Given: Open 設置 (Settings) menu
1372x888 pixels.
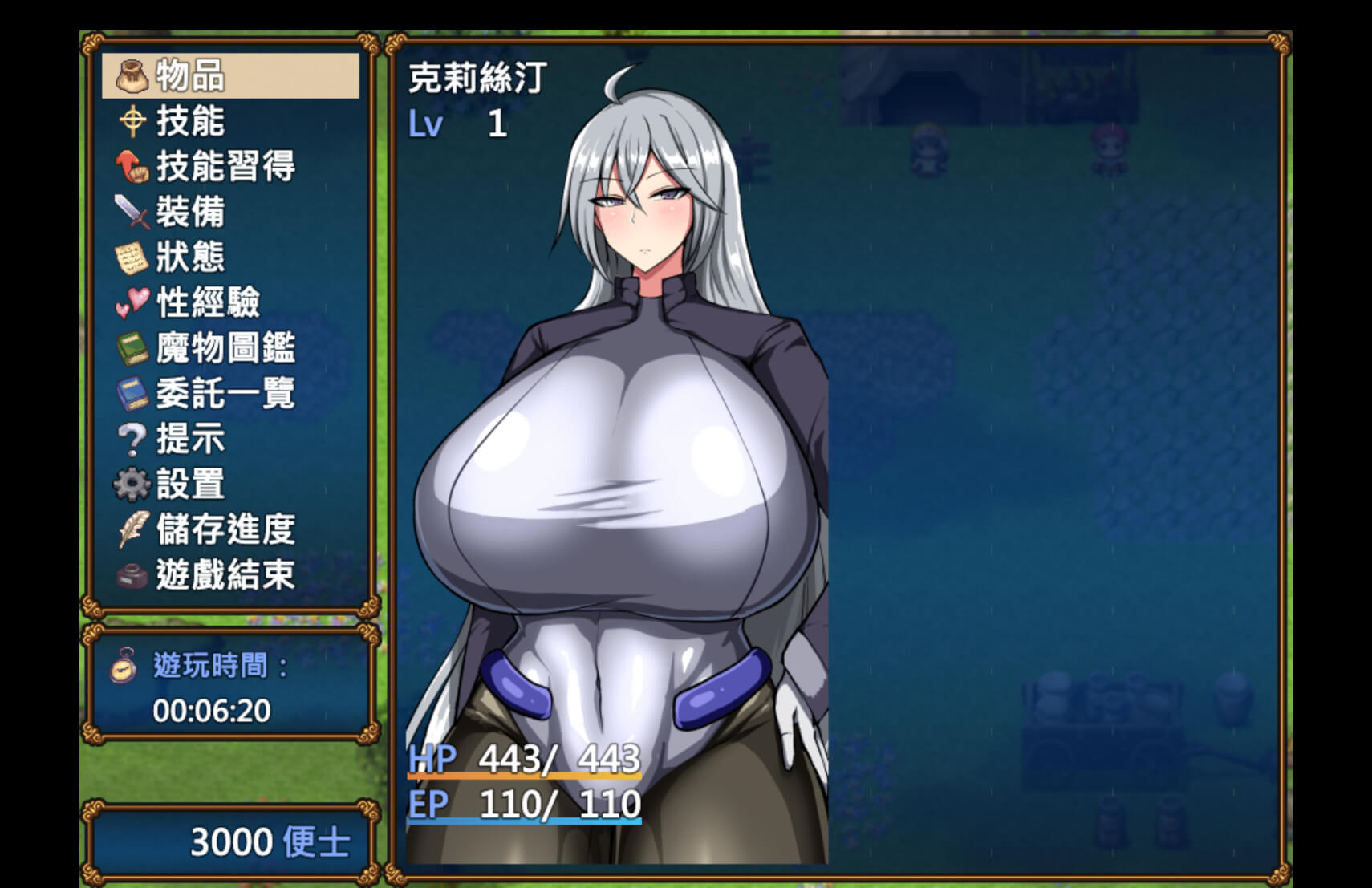Looking at the screenshot, I should [230, 484].
